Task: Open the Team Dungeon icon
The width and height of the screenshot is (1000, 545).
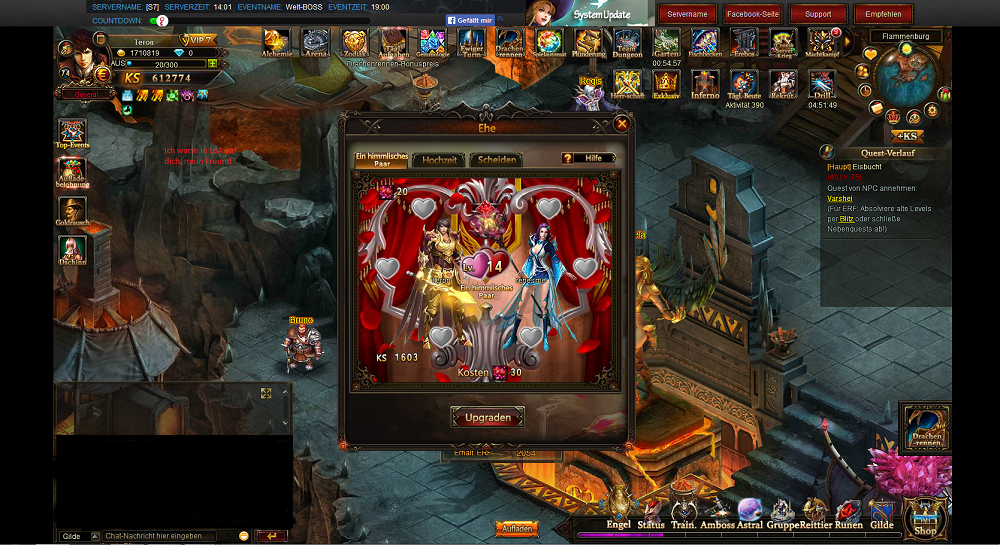Action: click(x=628, y=43)
